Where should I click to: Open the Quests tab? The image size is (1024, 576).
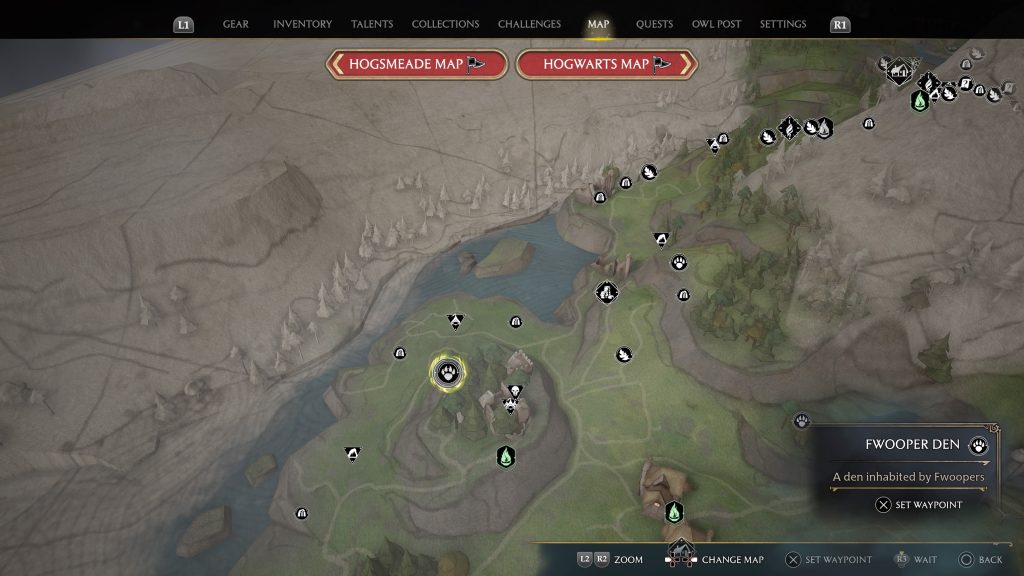tap(654, 24)
